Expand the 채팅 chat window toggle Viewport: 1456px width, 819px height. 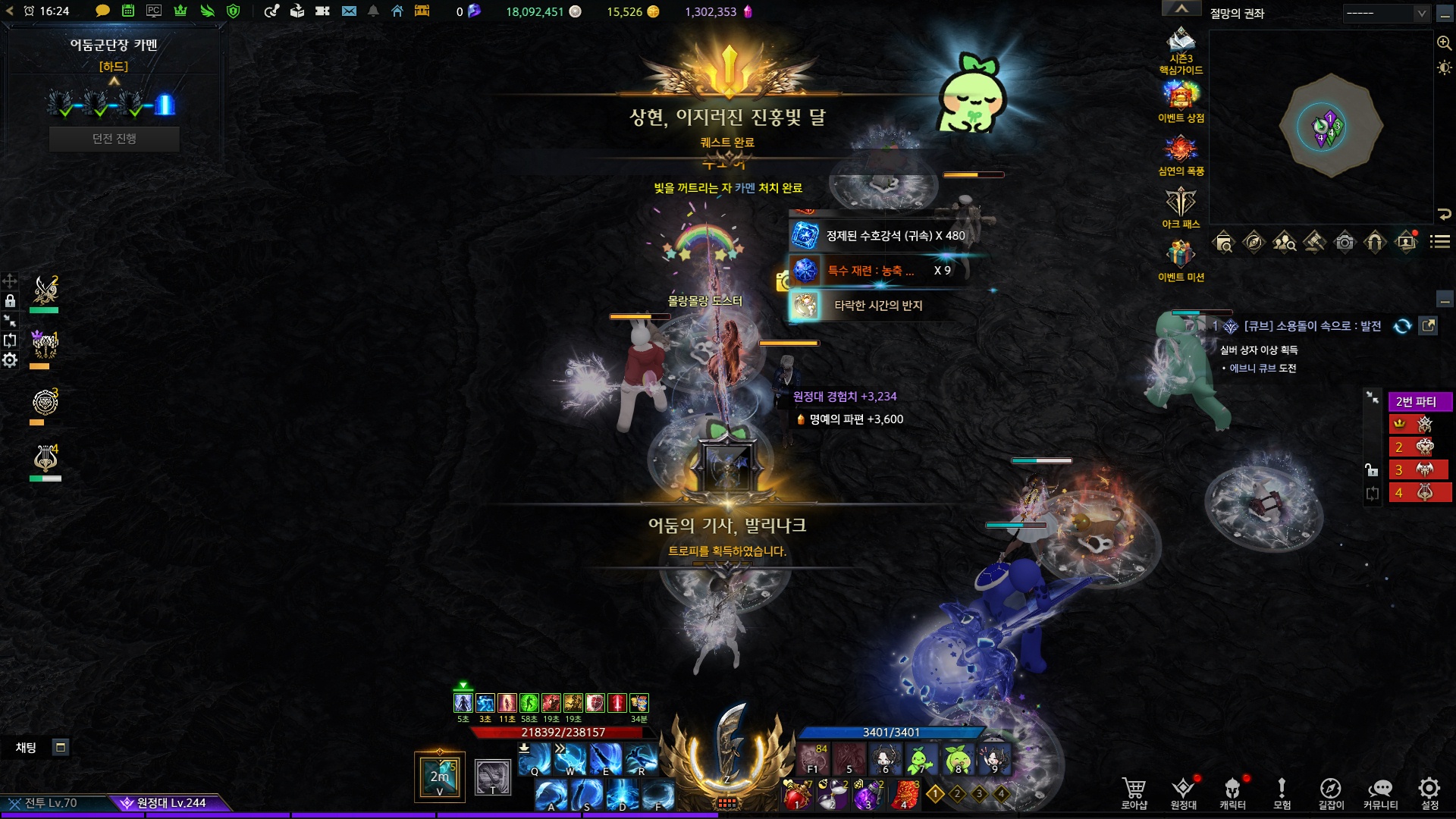[x=61, y=748]
